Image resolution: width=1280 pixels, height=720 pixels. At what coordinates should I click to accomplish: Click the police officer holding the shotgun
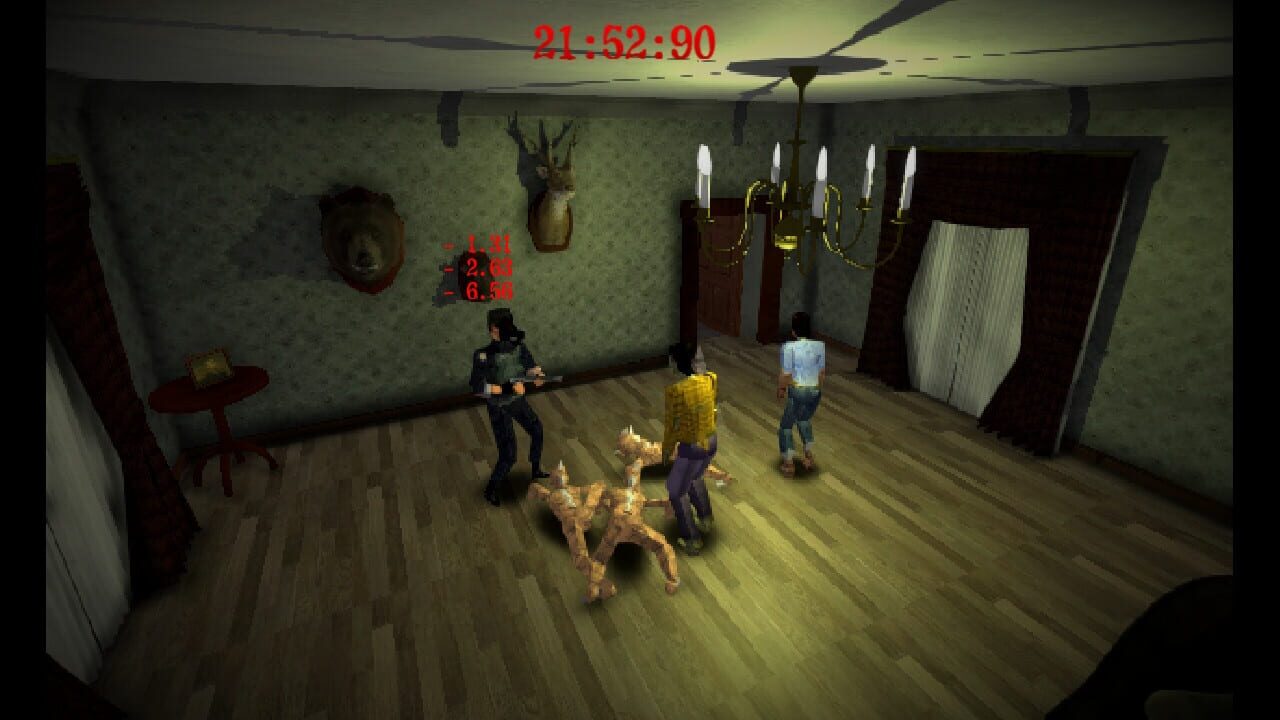[510, 400]
